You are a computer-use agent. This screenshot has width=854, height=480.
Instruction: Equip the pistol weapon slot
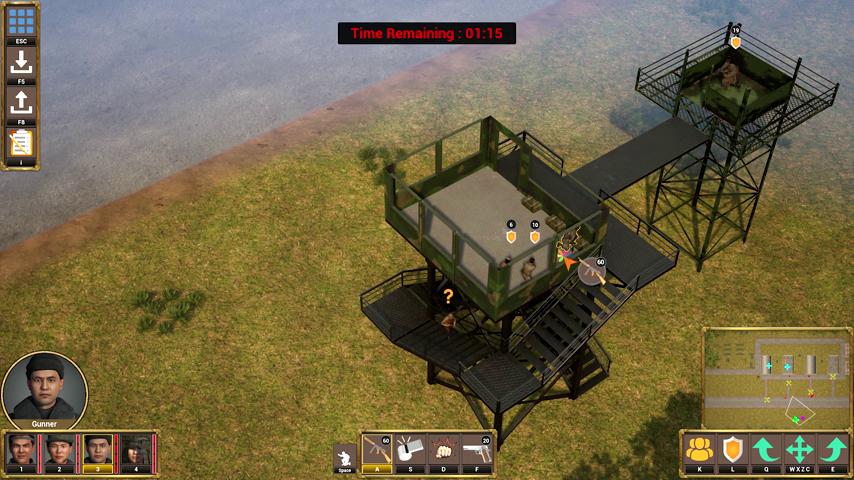coord(477,450)
